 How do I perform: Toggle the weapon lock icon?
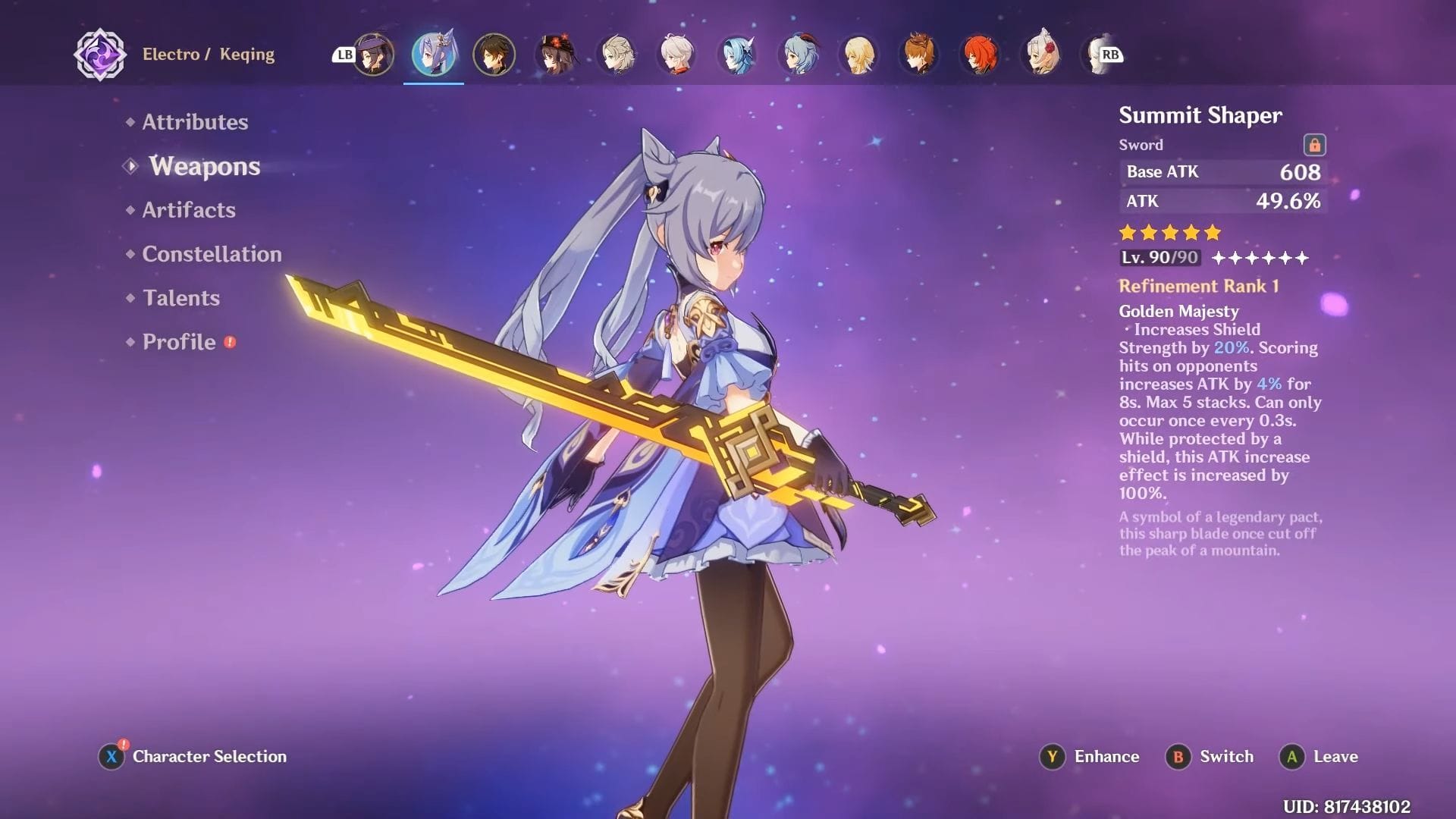coord(1314,145)
